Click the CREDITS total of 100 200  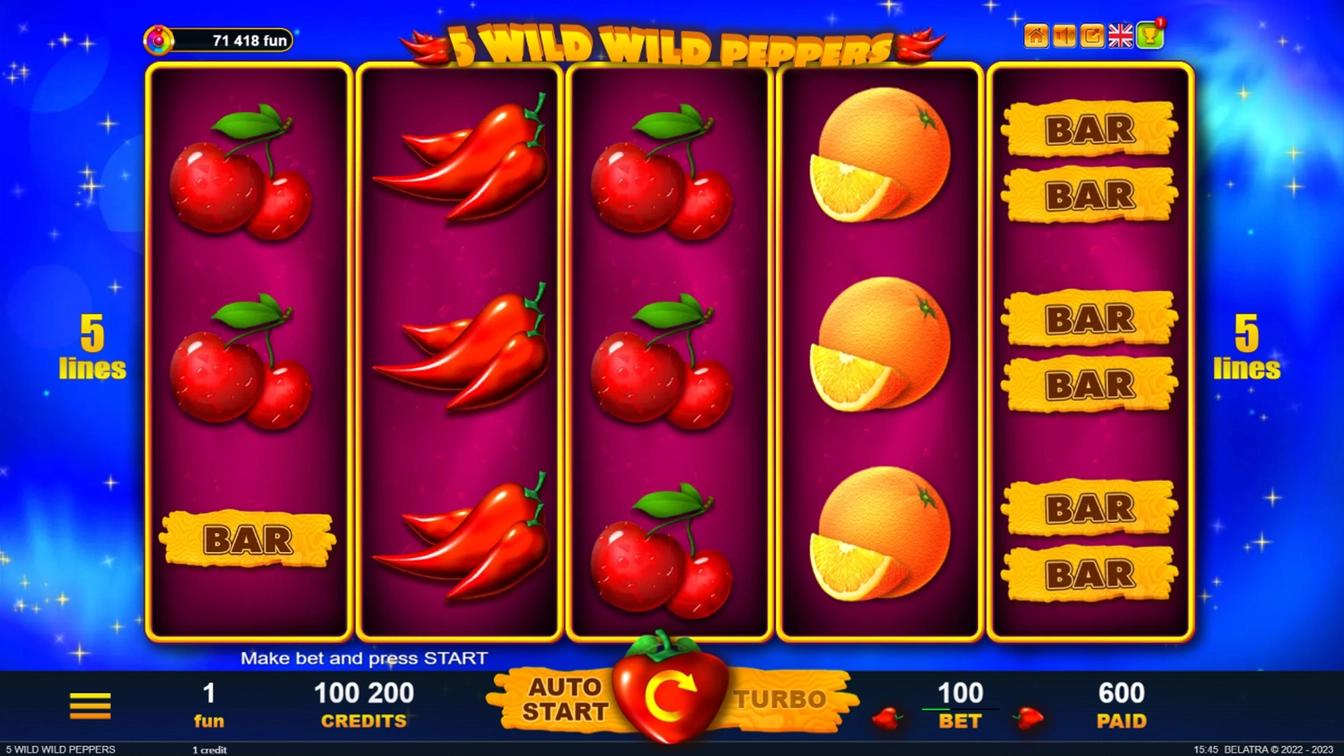pyautogui.click(x=364, y=693)
